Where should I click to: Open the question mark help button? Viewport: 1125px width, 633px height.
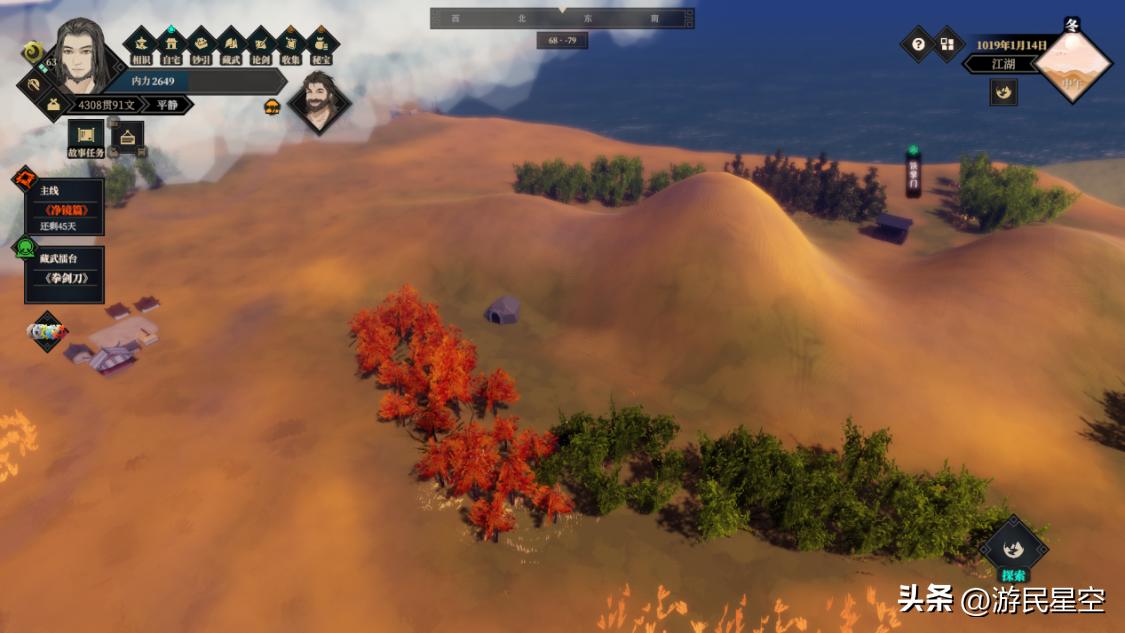click(917, 44)
